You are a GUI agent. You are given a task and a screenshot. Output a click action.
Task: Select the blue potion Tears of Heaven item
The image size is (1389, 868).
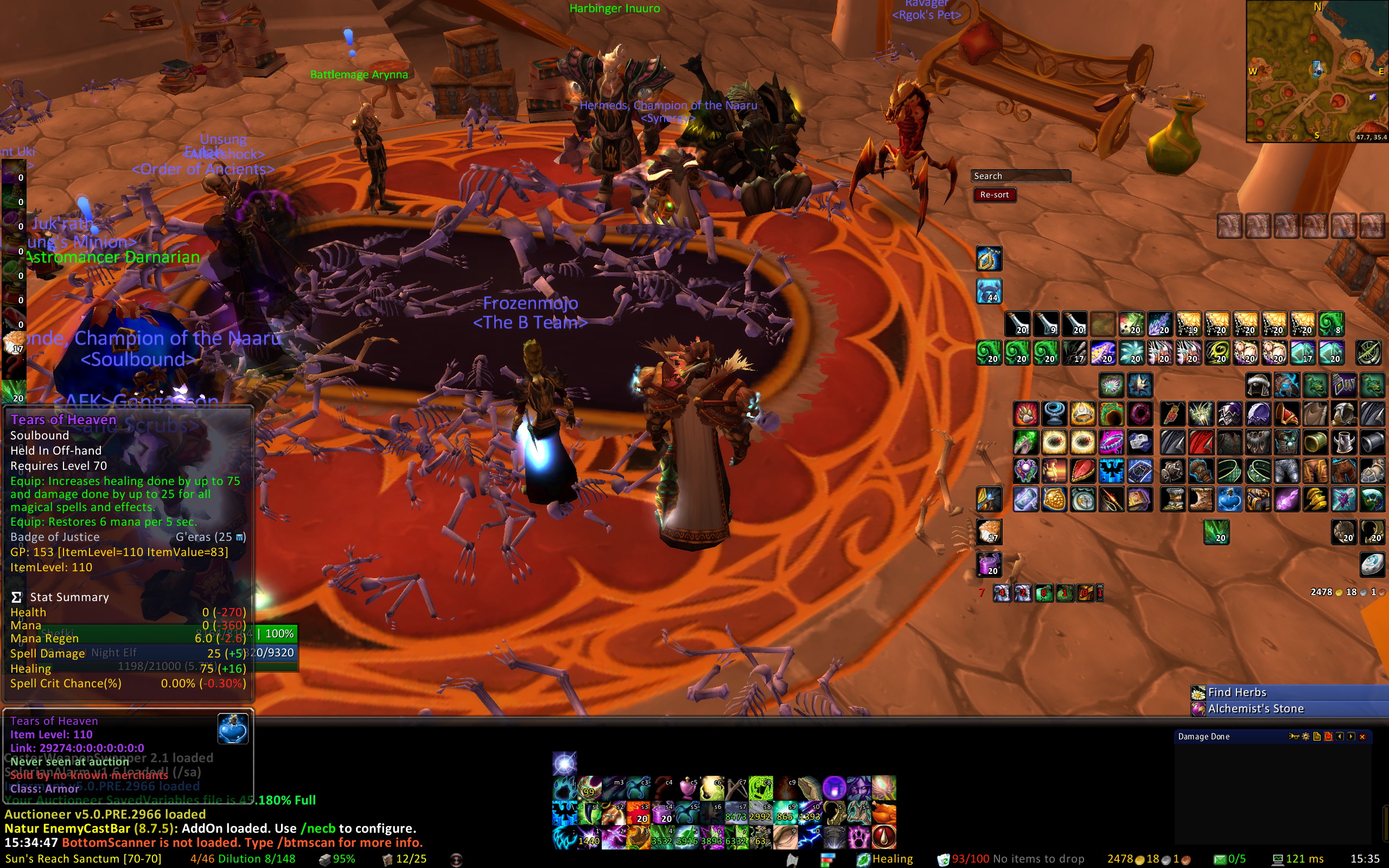(x=1229, y=500)
